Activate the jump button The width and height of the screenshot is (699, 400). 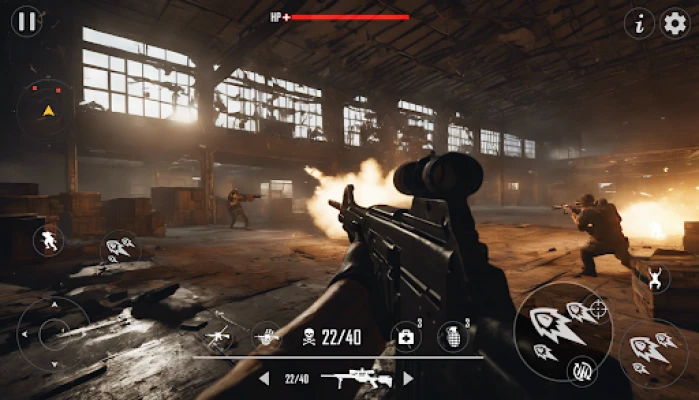(656, 279)
